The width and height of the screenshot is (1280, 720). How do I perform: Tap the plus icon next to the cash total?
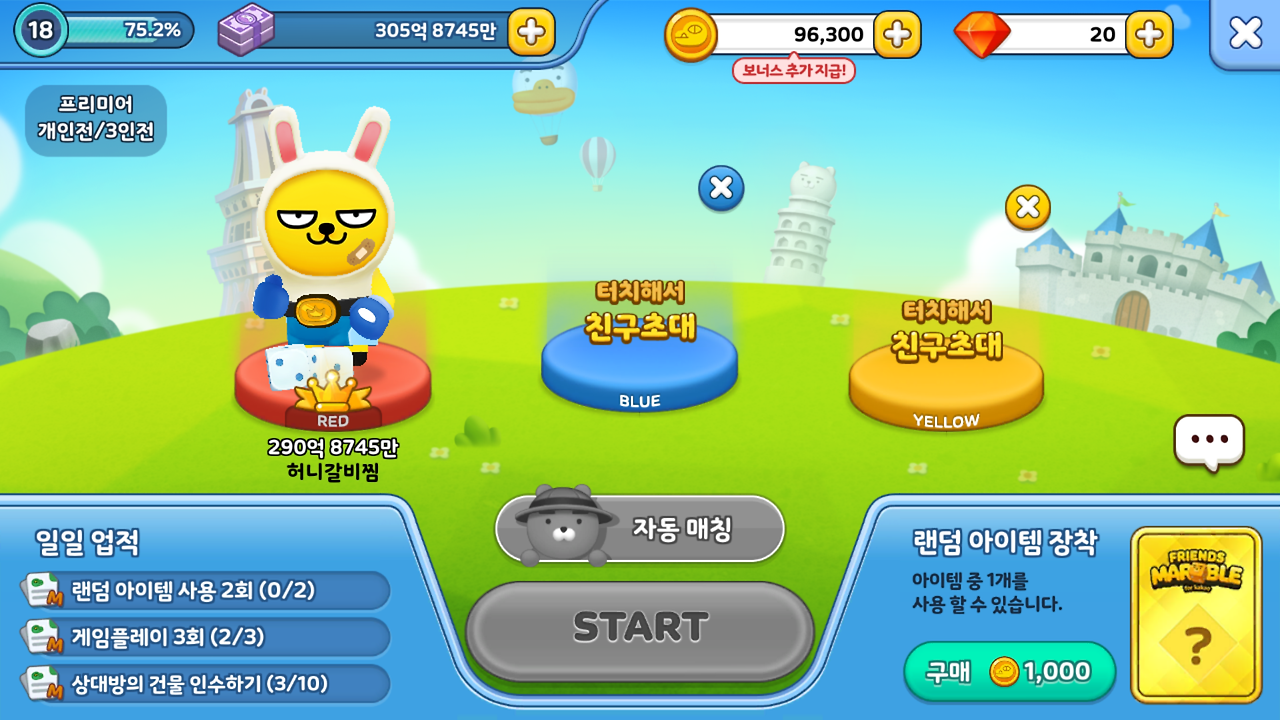pyautogui.click(x=530, y=33)
